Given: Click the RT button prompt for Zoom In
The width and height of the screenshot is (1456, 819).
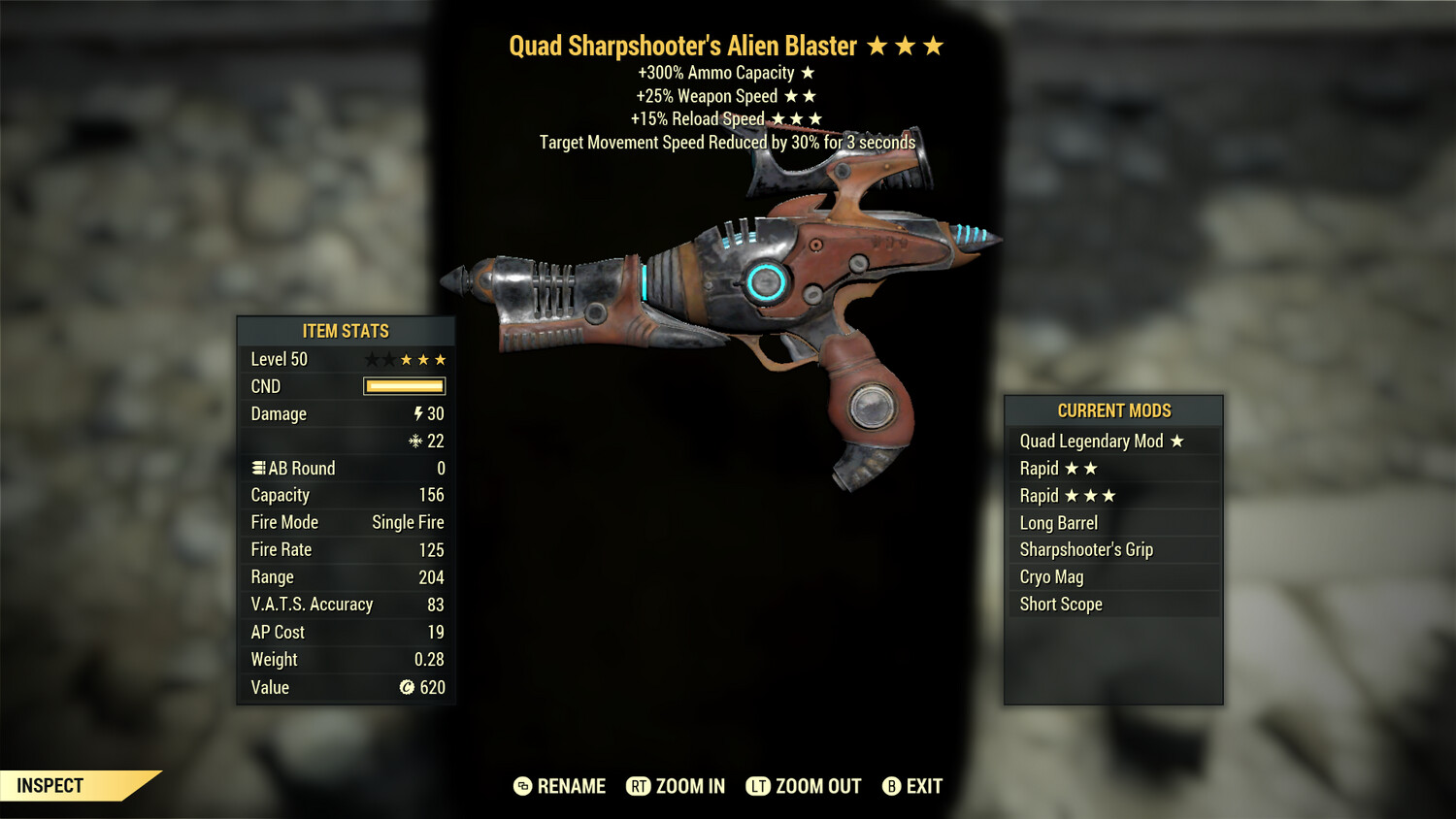Looking at the screenshot, I should [x=639, y=786].
